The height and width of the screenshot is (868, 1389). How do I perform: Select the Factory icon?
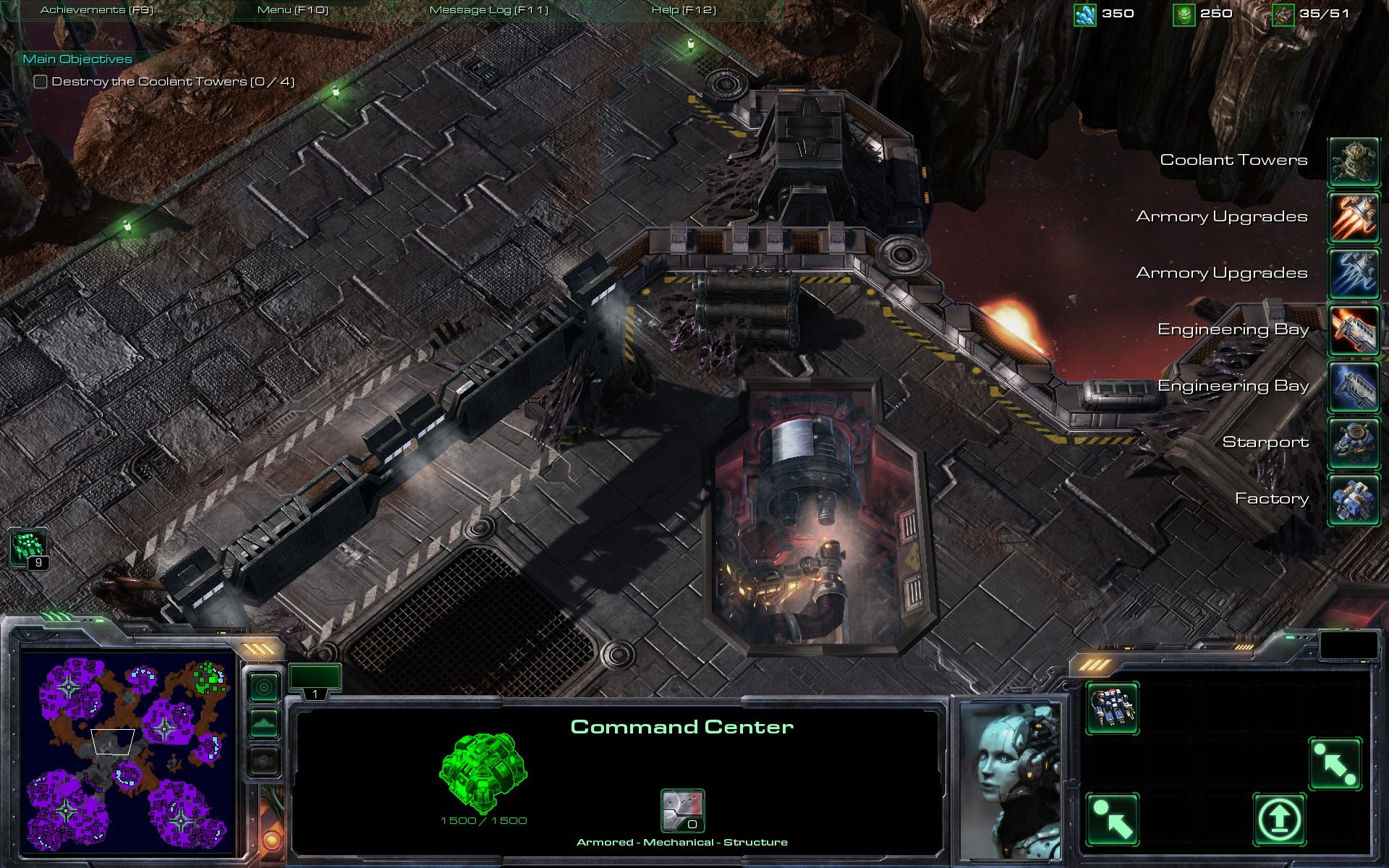click(1354, 499)
